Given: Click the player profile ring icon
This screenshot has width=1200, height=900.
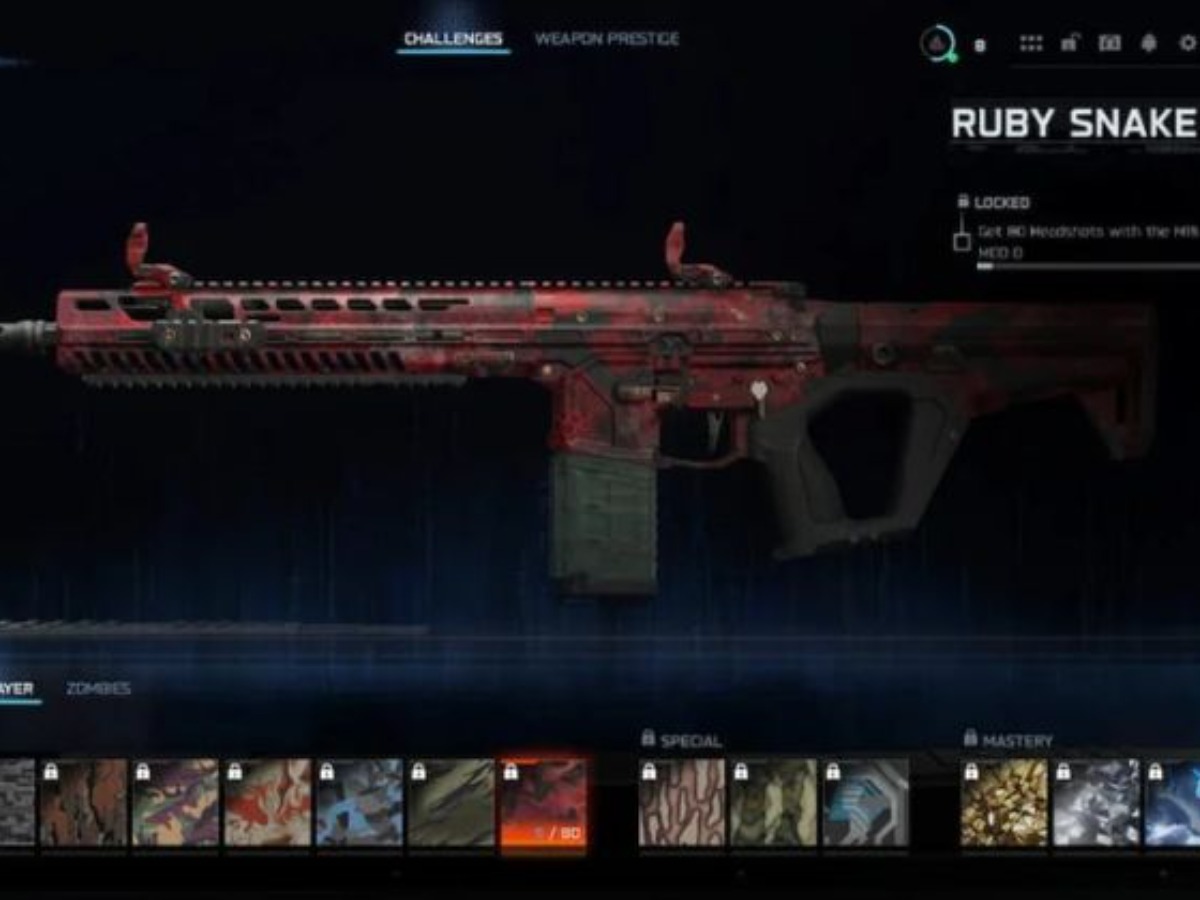Looking at the screenshot, I should click(x=937, y=43).
